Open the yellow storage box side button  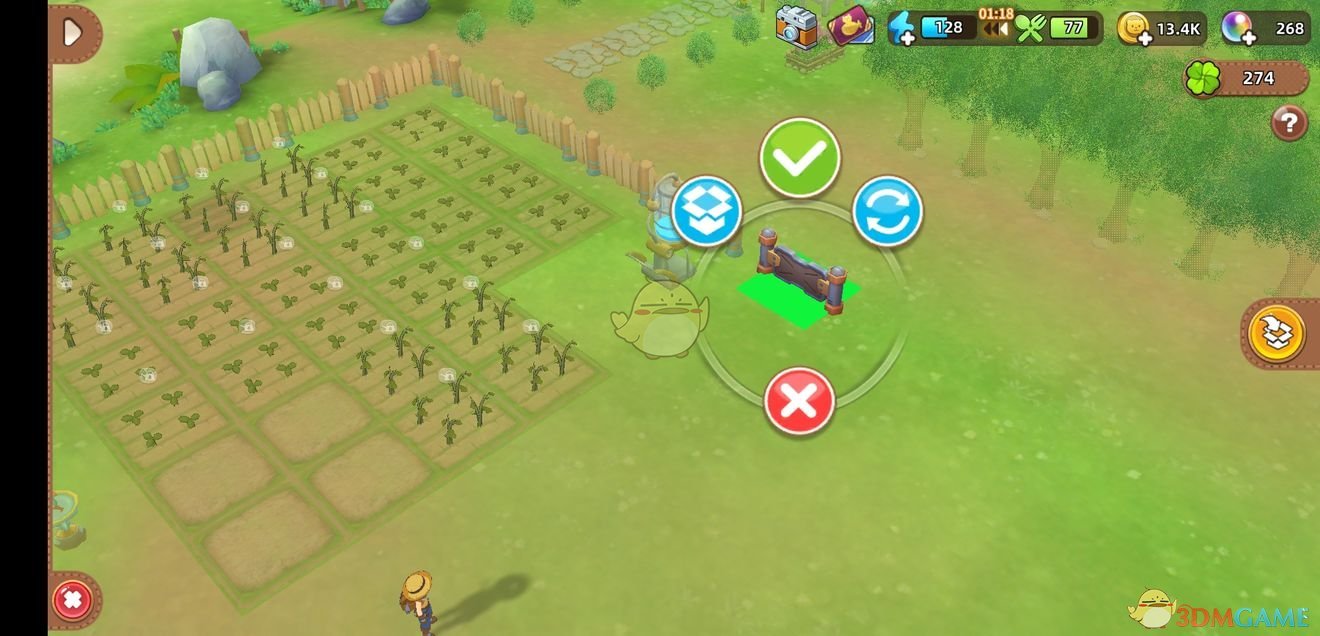pos(1277,334)
